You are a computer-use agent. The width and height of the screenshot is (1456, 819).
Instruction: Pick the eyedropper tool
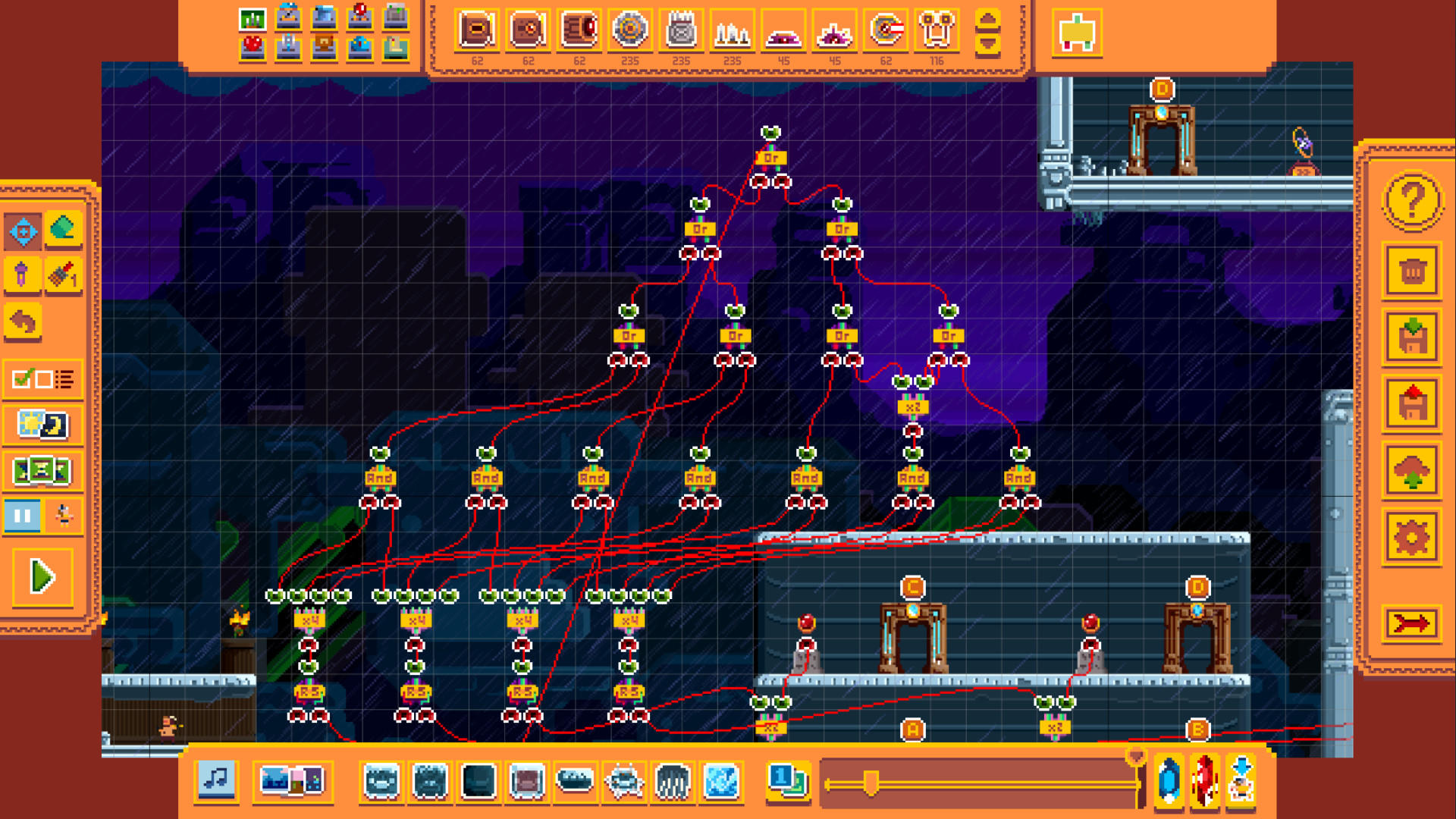pos(23,275)
